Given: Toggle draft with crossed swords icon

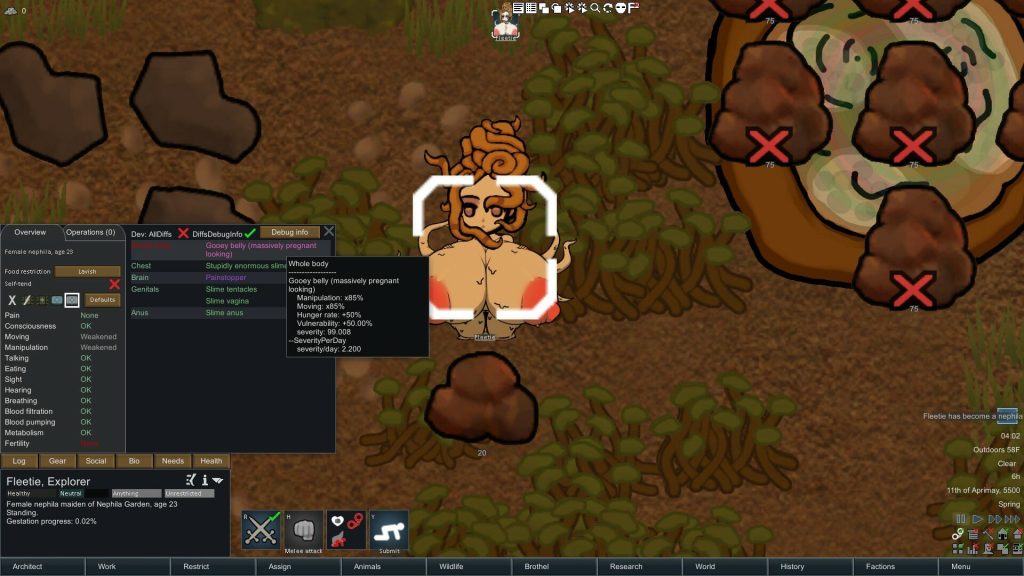Looking at the screenshot, I should pyautogui.click(x=261, y=530).
